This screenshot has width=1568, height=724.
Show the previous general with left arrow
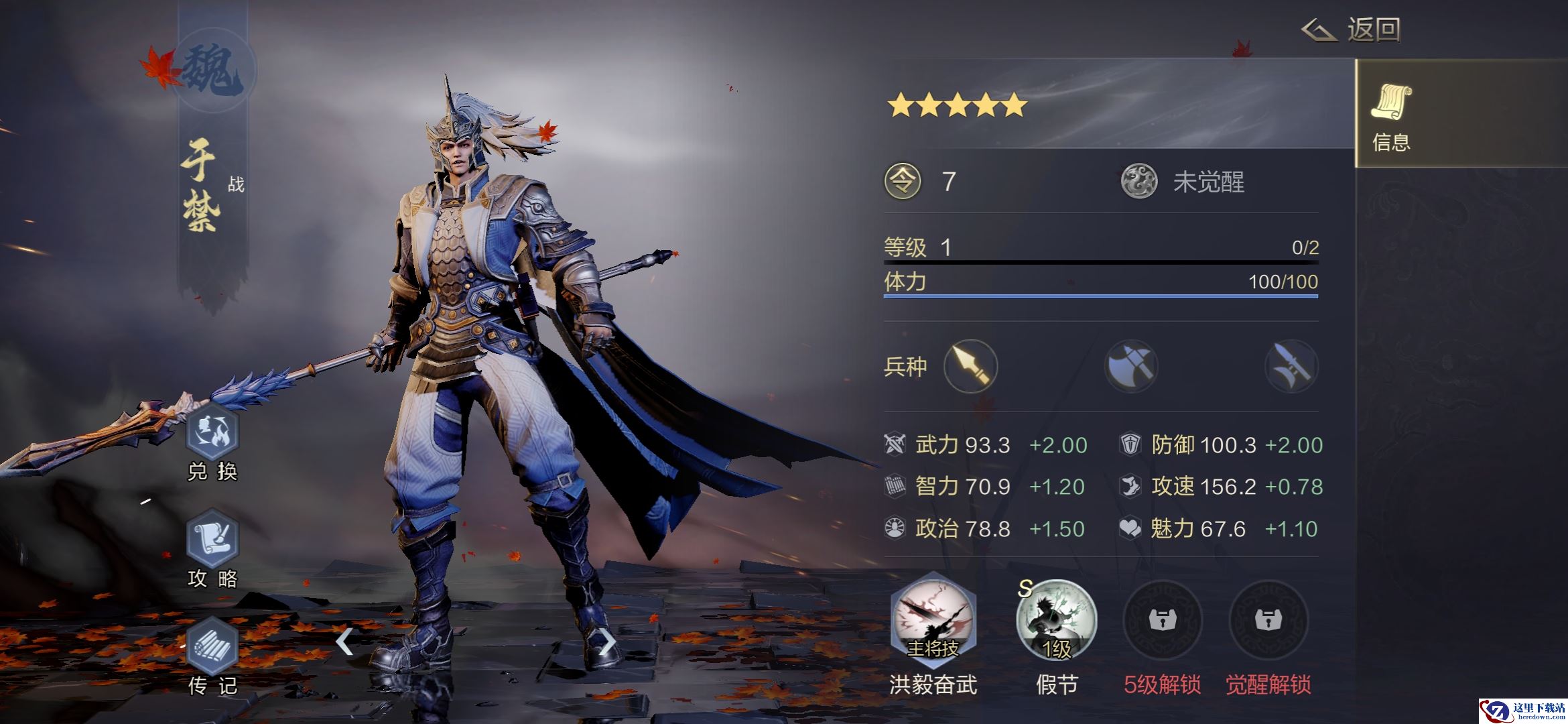click(x=344, y=642)
